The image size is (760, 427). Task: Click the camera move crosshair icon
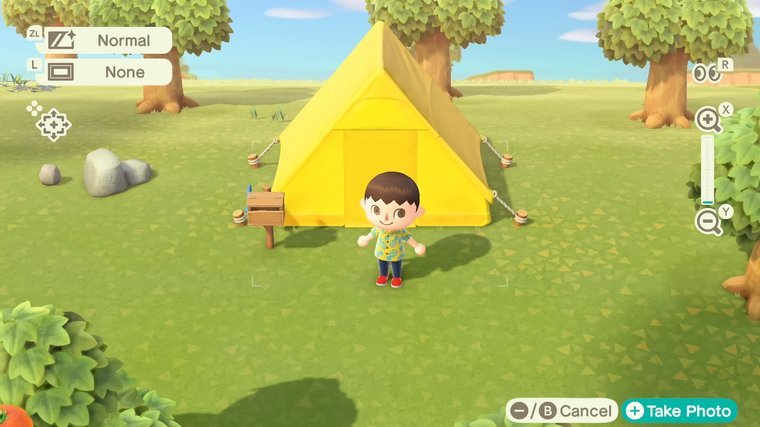pos(52,124)
